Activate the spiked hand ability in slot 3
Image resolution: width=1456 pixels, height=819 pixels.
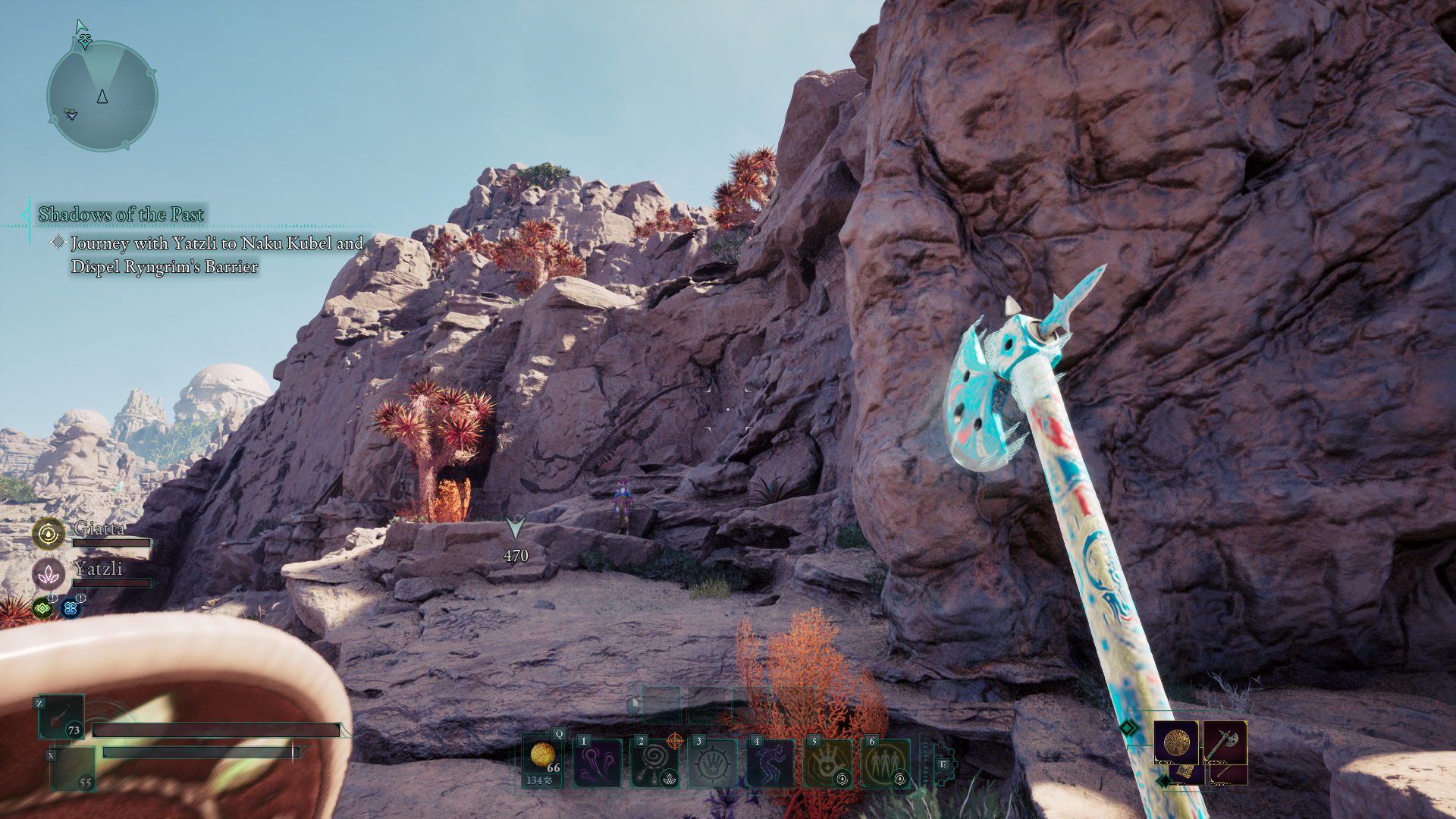[713, 763]
